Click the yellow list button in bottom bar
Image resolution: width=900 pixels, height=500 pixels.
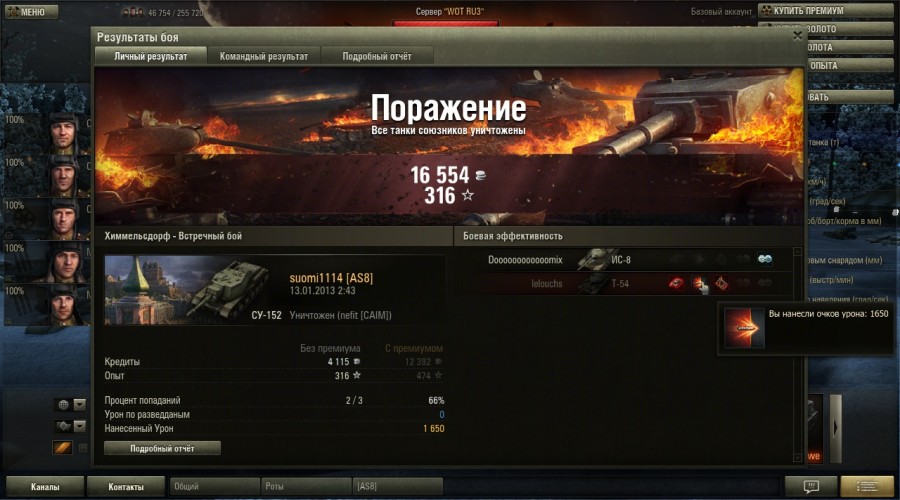(866, 486)
